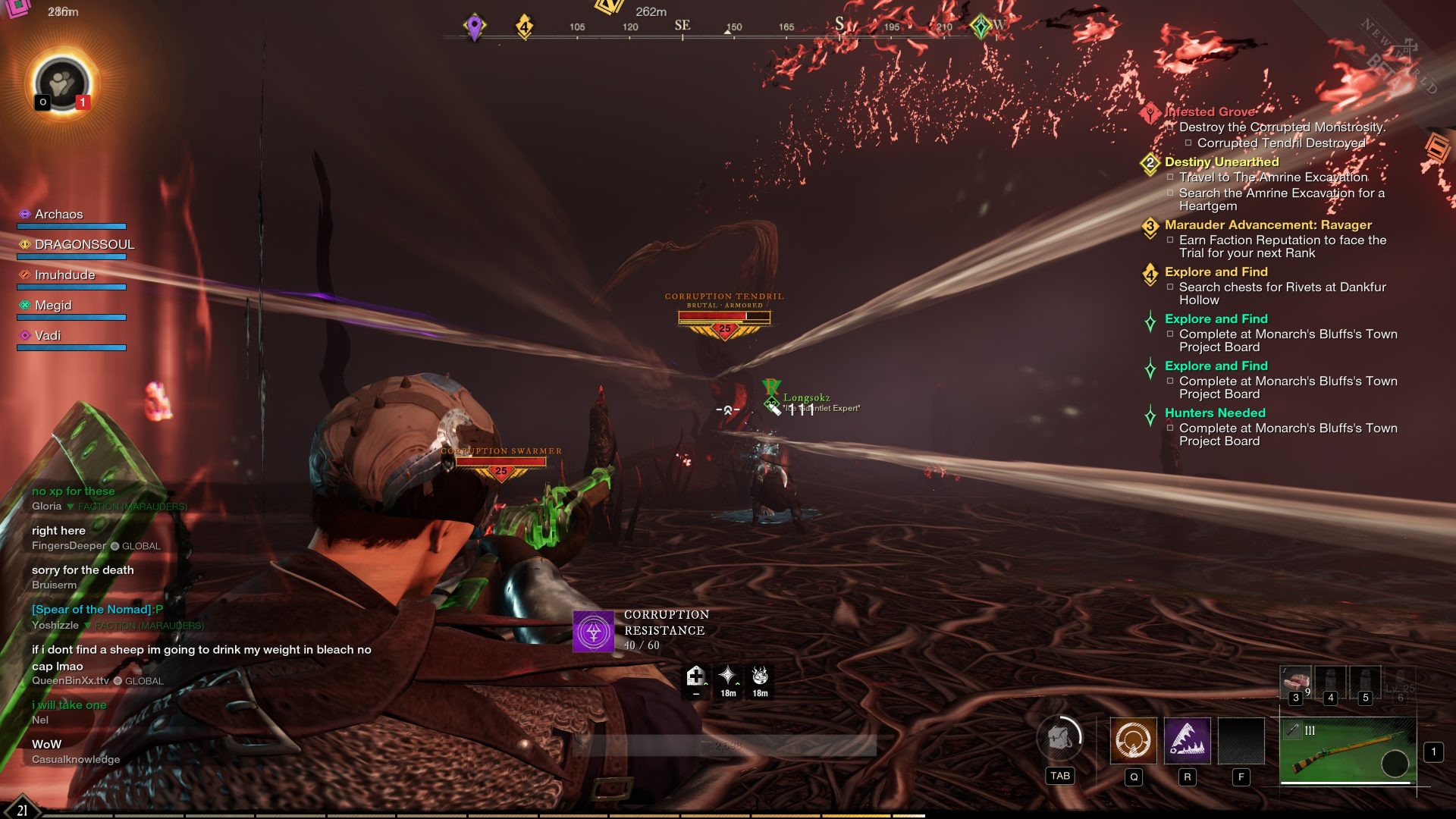
Task: Click FingersDeeper's name in chat
Action: pos(69,546)
